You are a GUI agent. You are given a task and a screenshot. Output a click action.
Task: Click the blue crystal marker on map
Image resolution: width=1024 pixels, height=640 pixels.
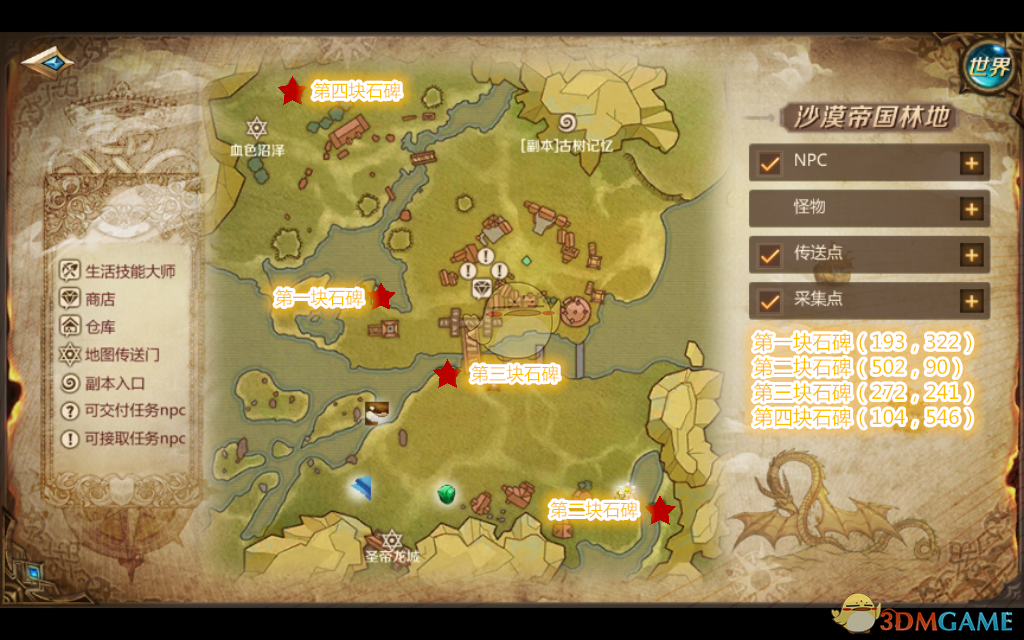[x=362, y=488]
